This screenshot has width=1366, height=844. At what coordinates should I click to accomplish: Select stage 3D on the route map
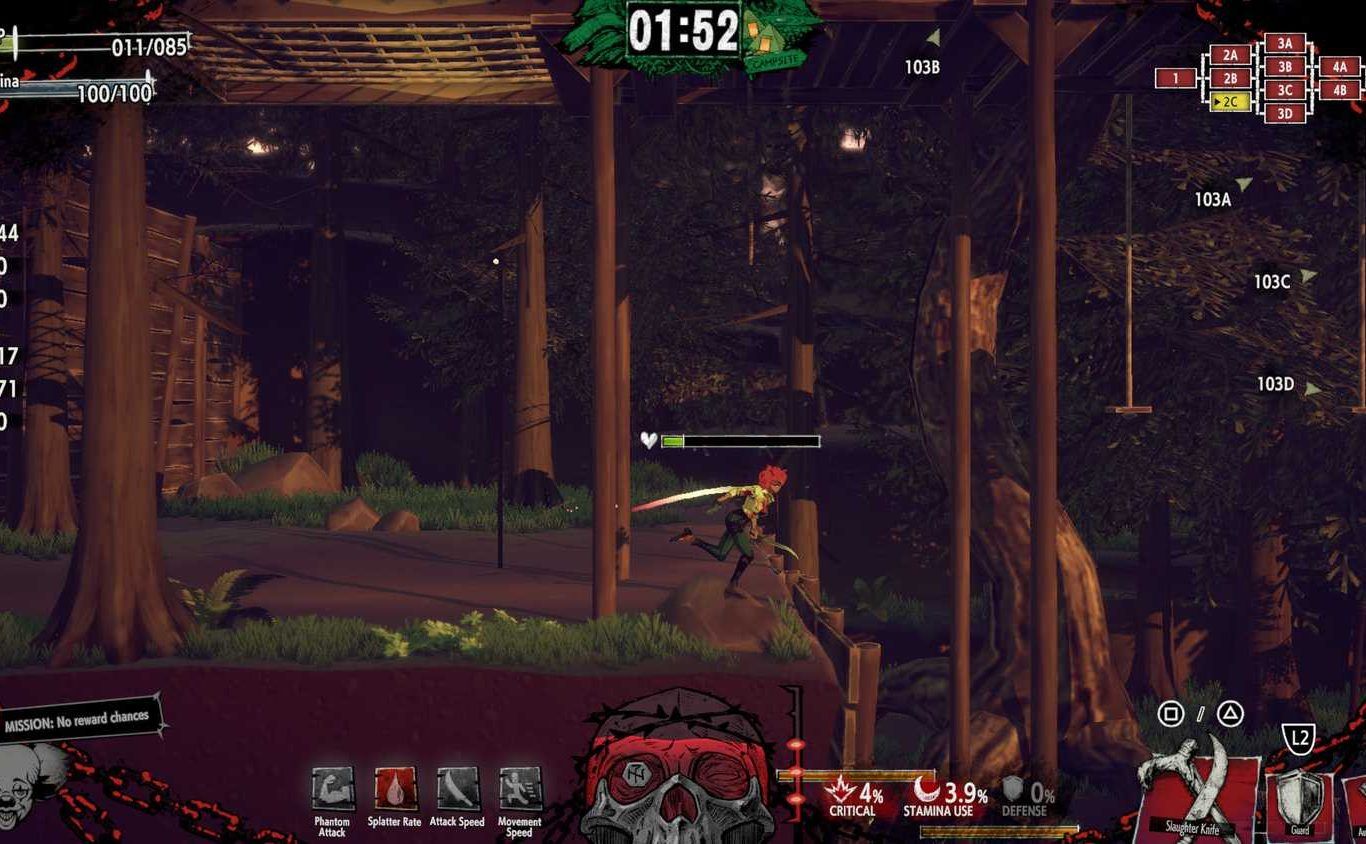click(x=1285, y=113)
